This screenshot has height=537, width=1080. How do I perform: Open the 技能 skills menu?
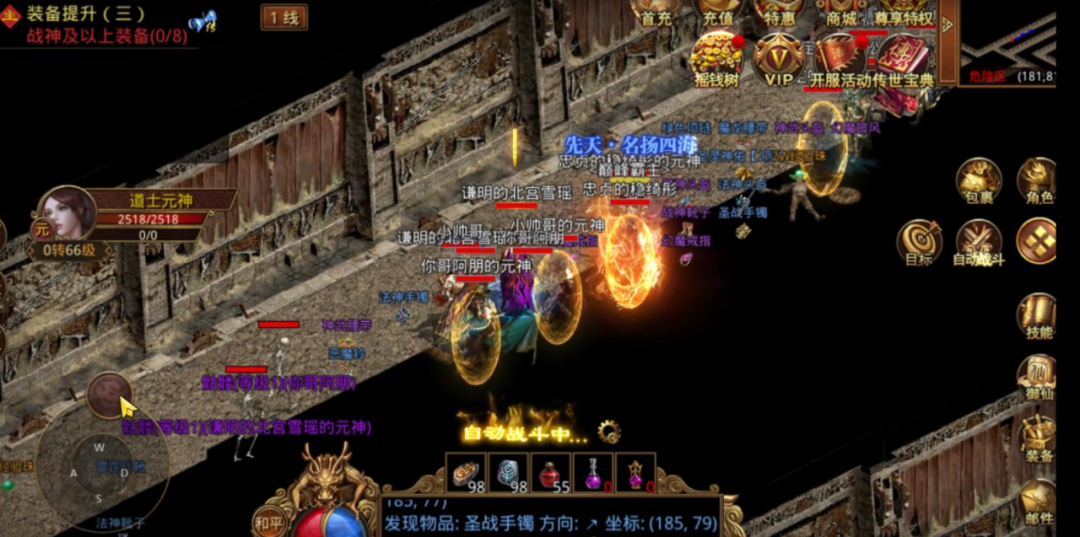(1038, 315)
